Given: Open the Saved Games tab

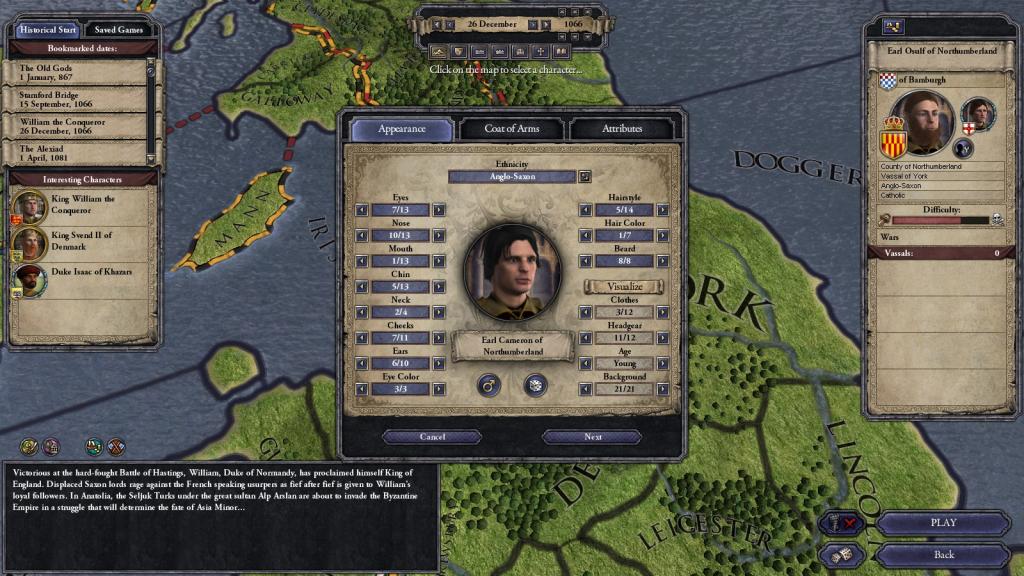Looking at the screenshot, I should point(118,30).
